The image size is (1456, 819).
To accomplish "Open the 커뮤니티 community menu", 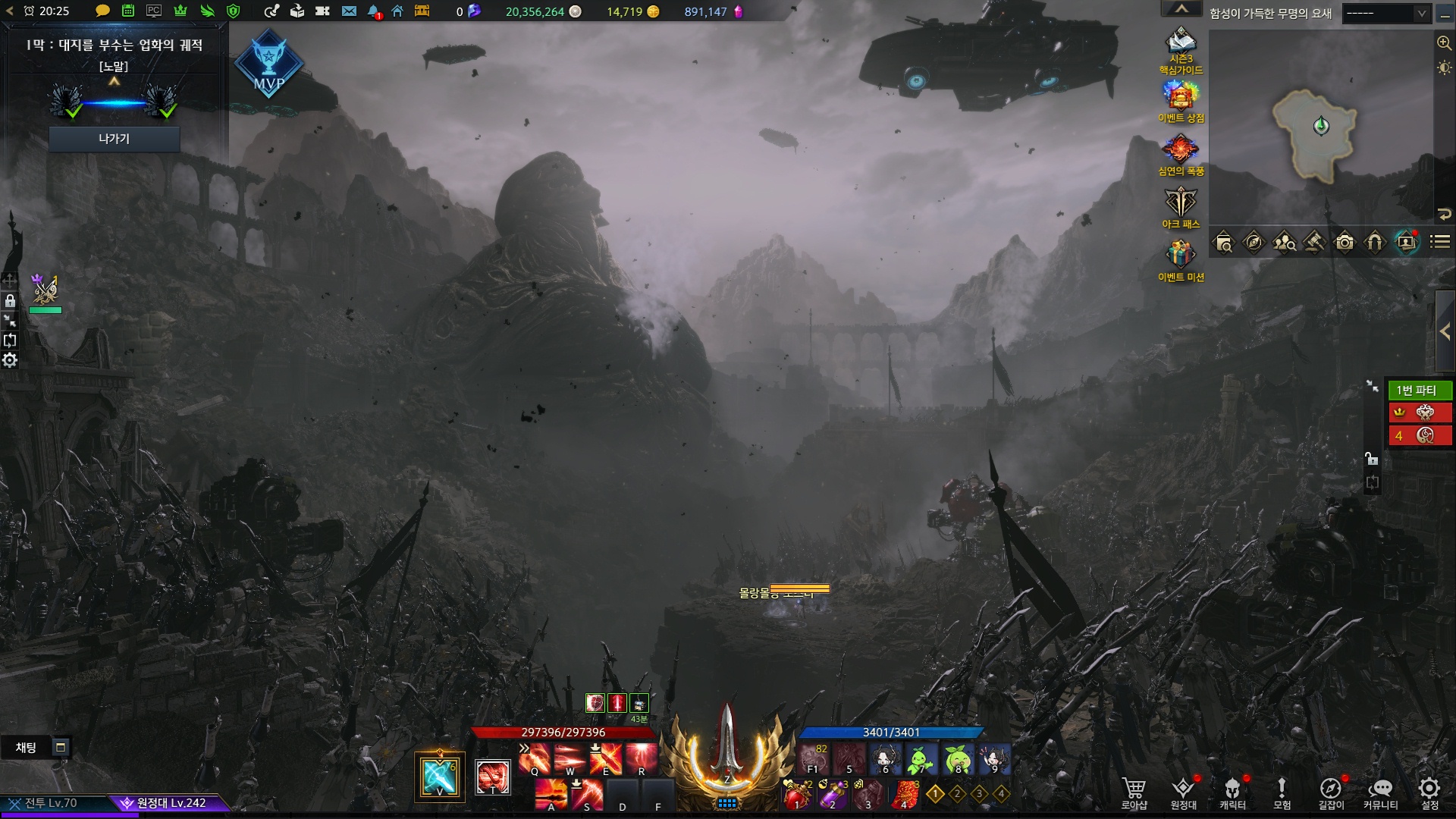I will coord(1380,792).
